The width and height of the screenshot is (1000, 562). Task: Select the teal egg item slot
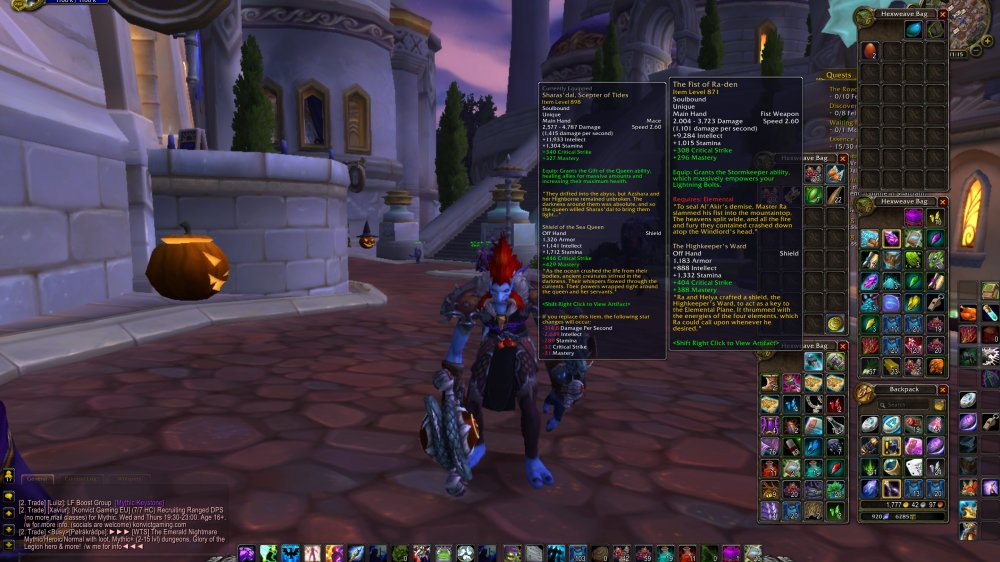pyautogui.click(x=914, y=30)
